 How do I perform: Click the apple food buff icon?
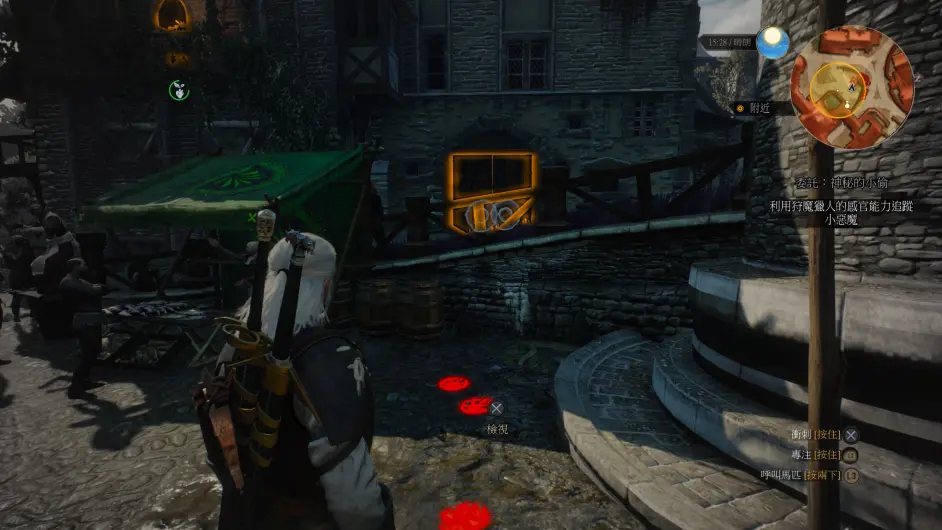[178, 90]
